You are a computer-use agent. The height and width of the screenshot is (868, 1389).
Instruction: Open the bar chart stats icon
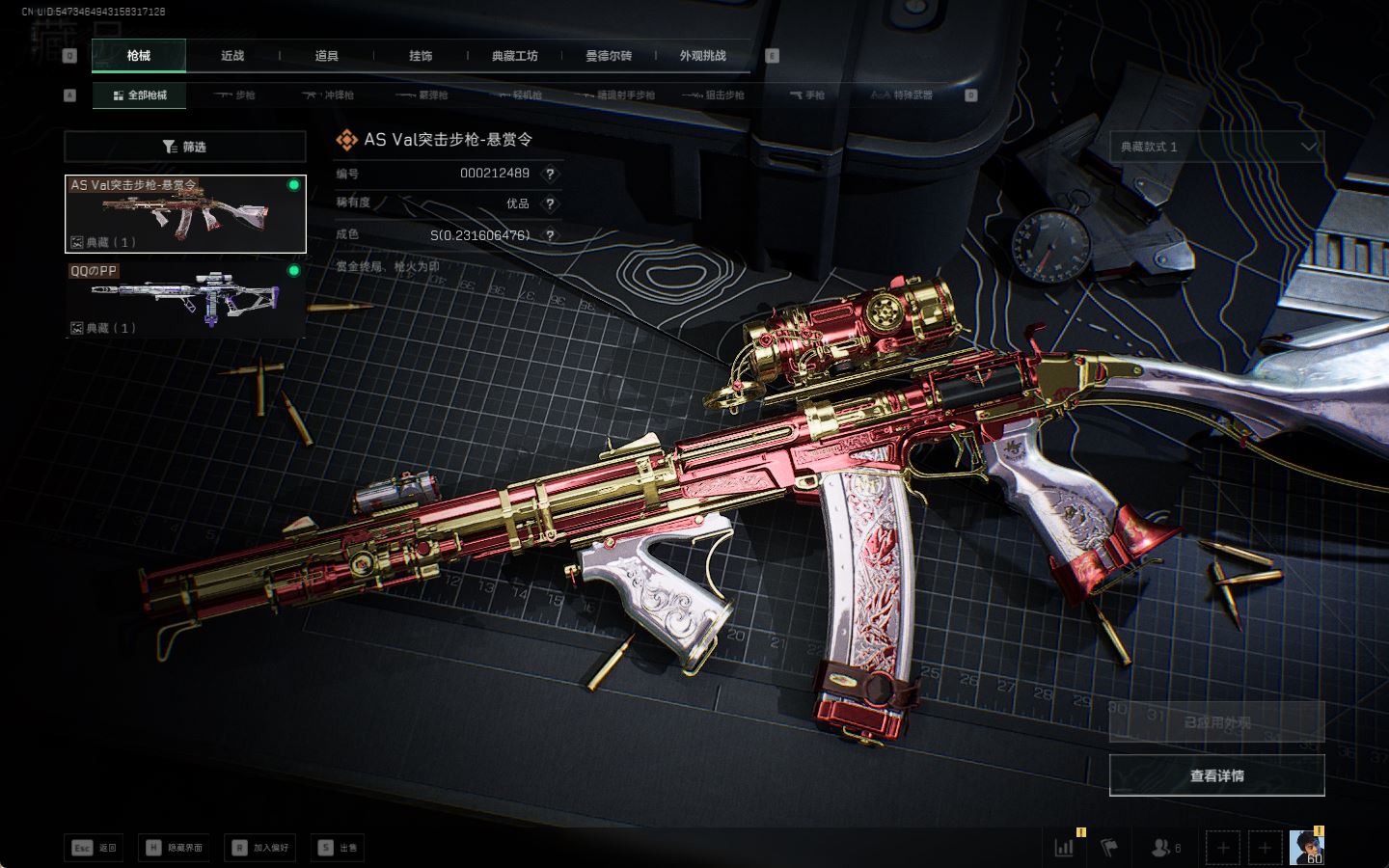(1065, 848)
